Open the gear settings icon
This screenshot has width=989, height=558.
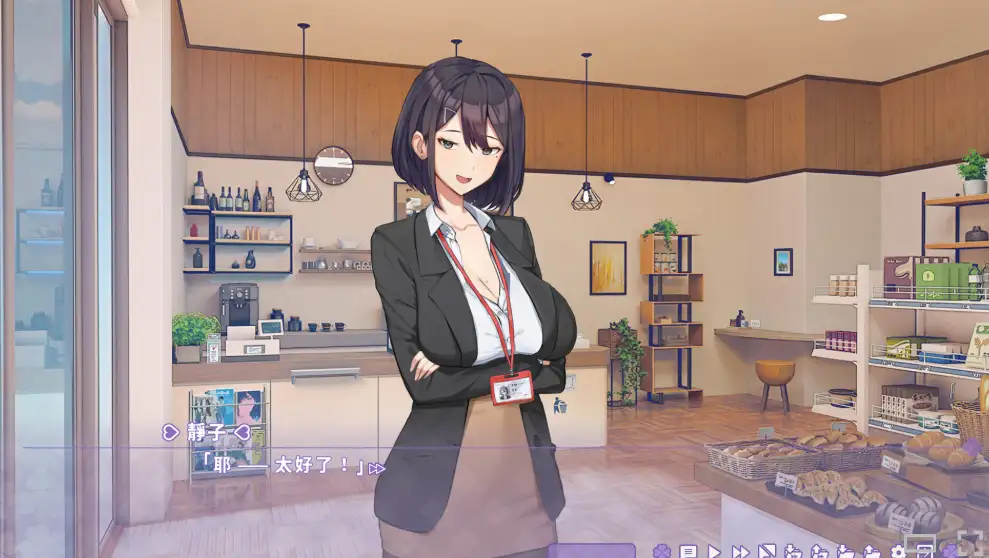[x=898, y=551]
